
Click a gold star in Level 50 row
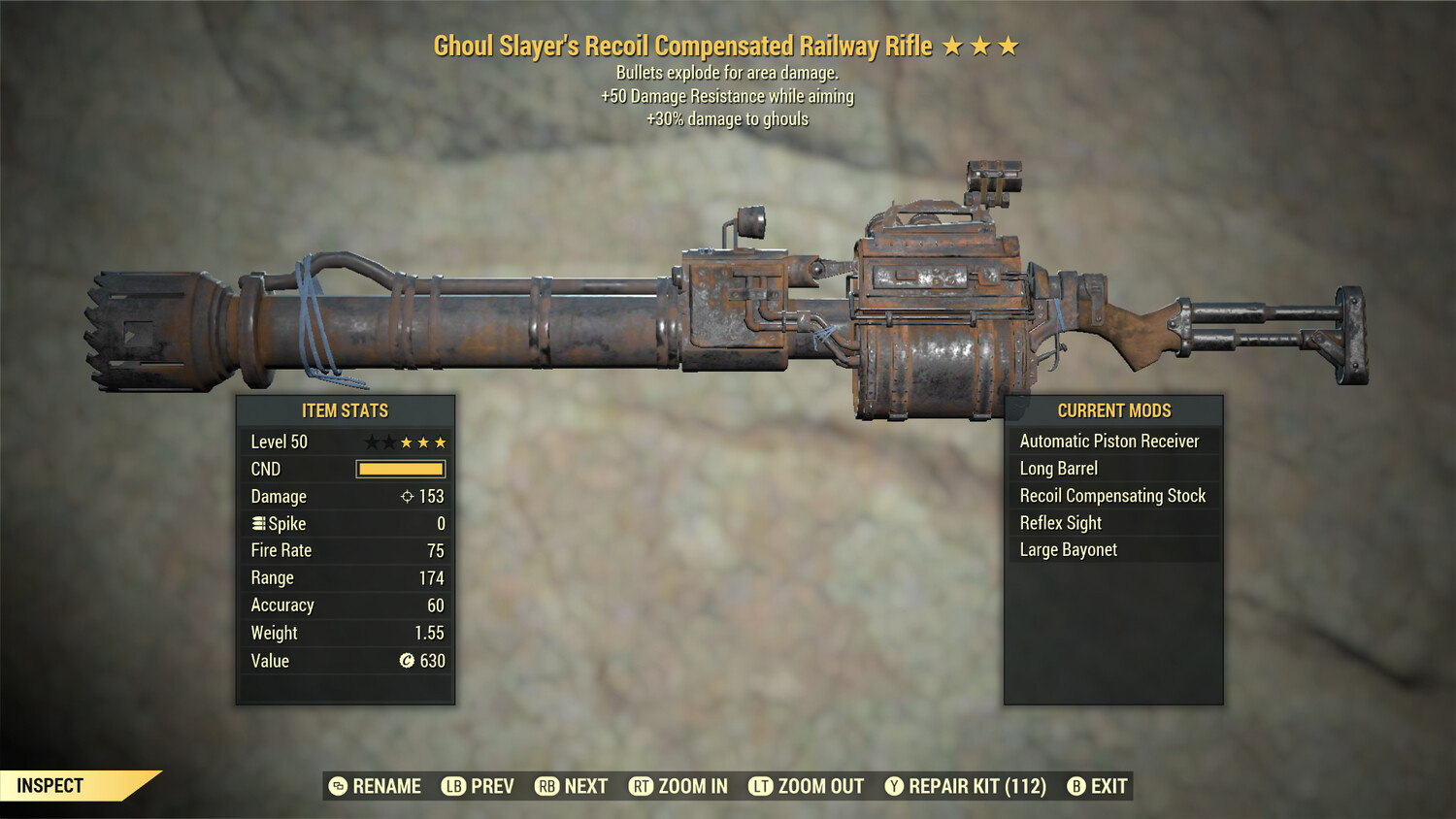(x=408, y=442)
